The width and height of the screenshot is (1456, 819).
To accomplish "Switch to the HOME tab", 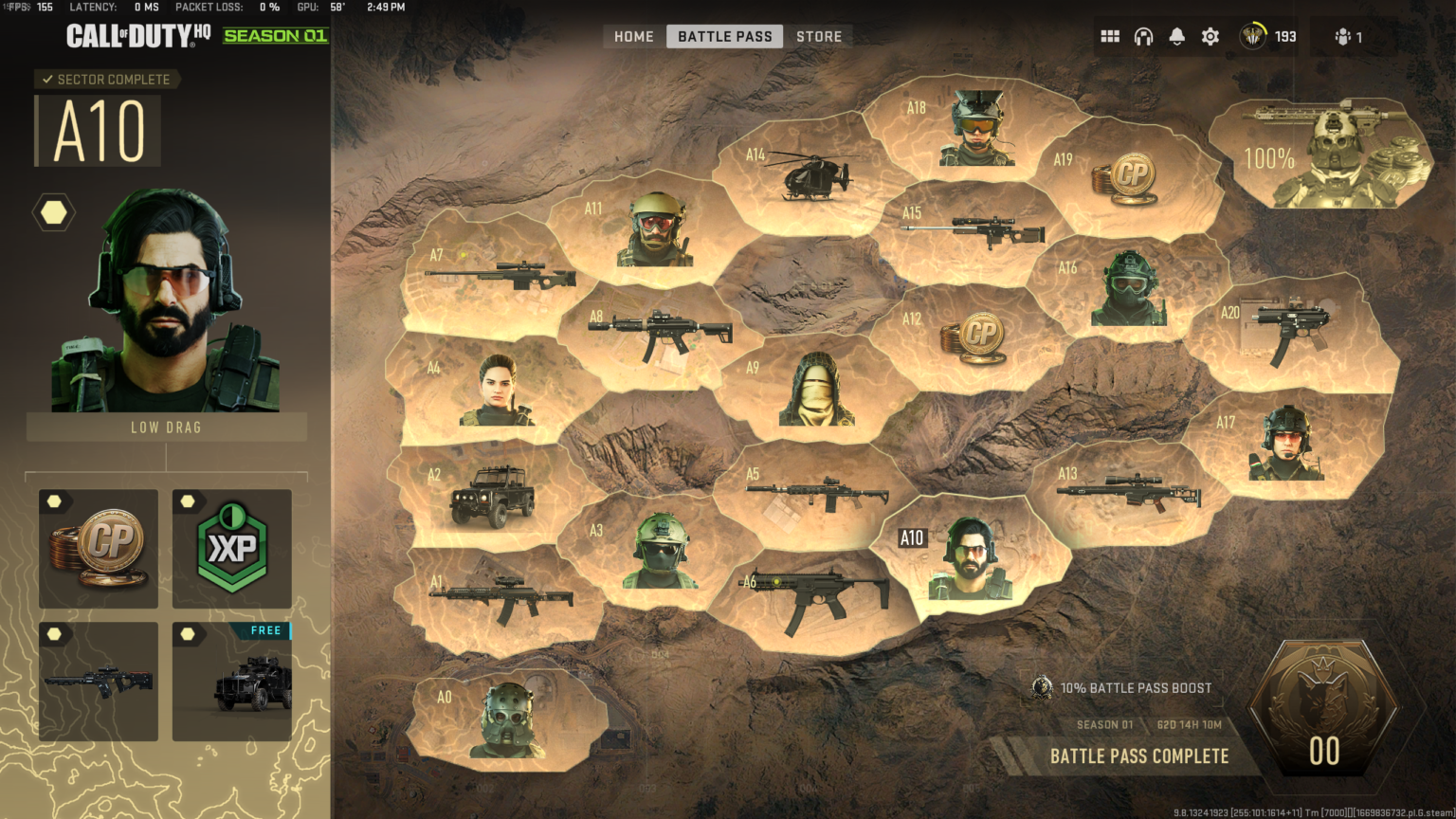I will click(632, 36).
